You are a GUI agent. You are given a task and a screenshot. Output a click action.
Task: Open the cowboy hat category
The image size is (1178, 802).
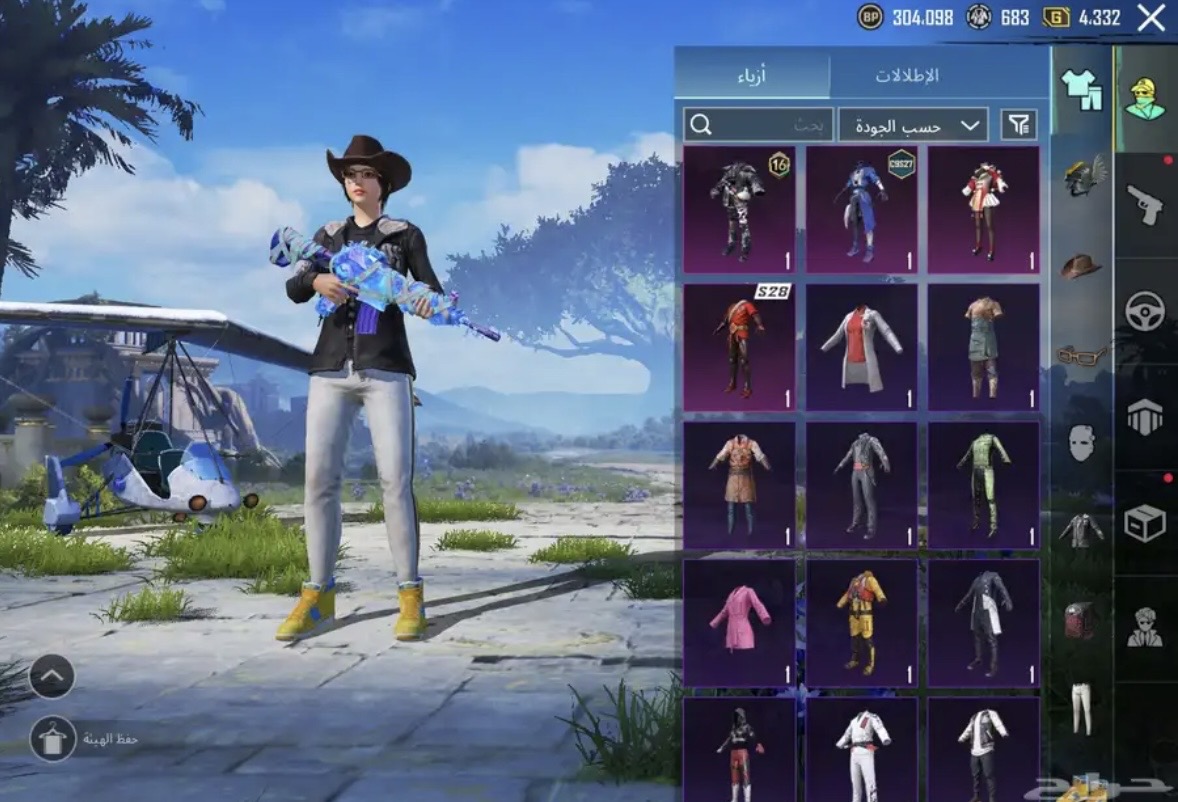pos(1080,267)
